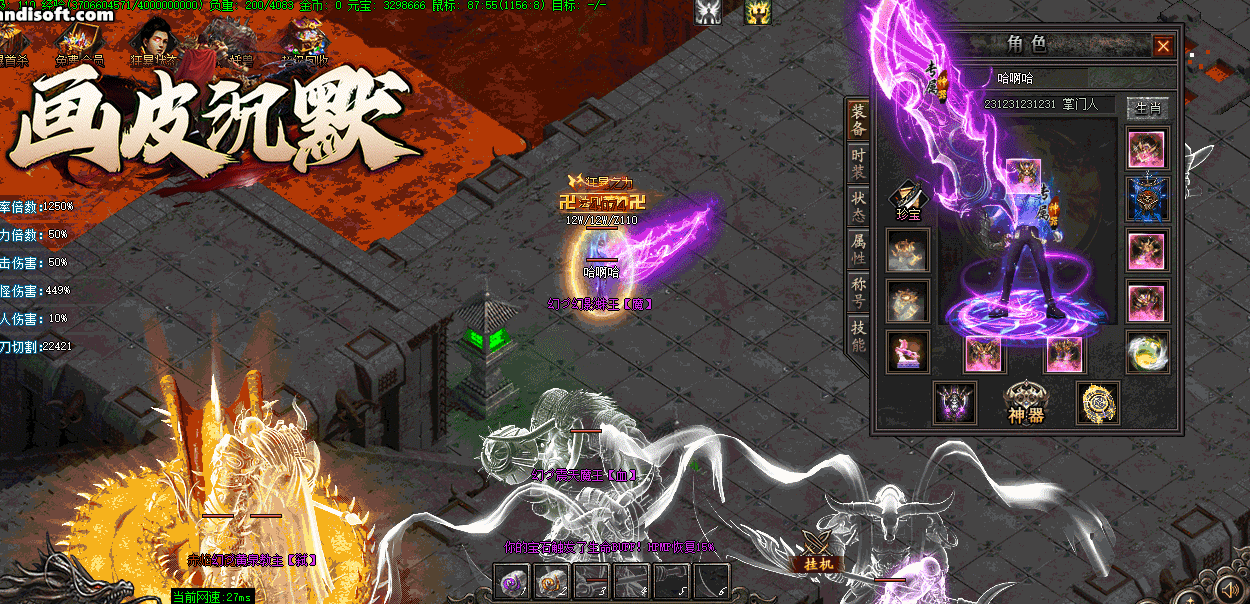Close the 角色 character panel
Image resolution: width=1250 pixels, height=604 pixels.
1163,46
